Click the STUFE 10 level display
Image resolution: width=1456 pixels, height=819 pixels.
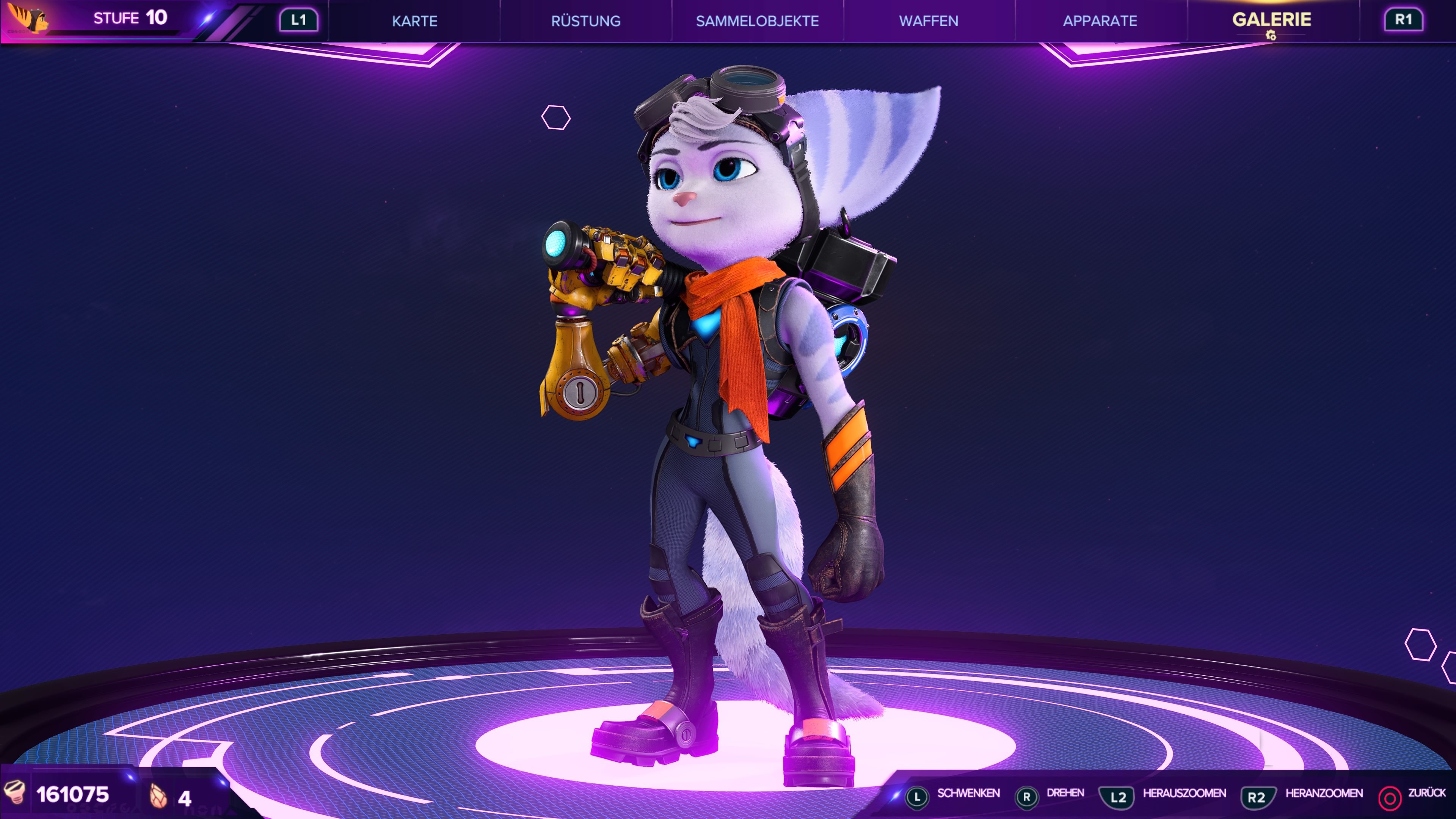pyautogui.click(x=130, y=18)
